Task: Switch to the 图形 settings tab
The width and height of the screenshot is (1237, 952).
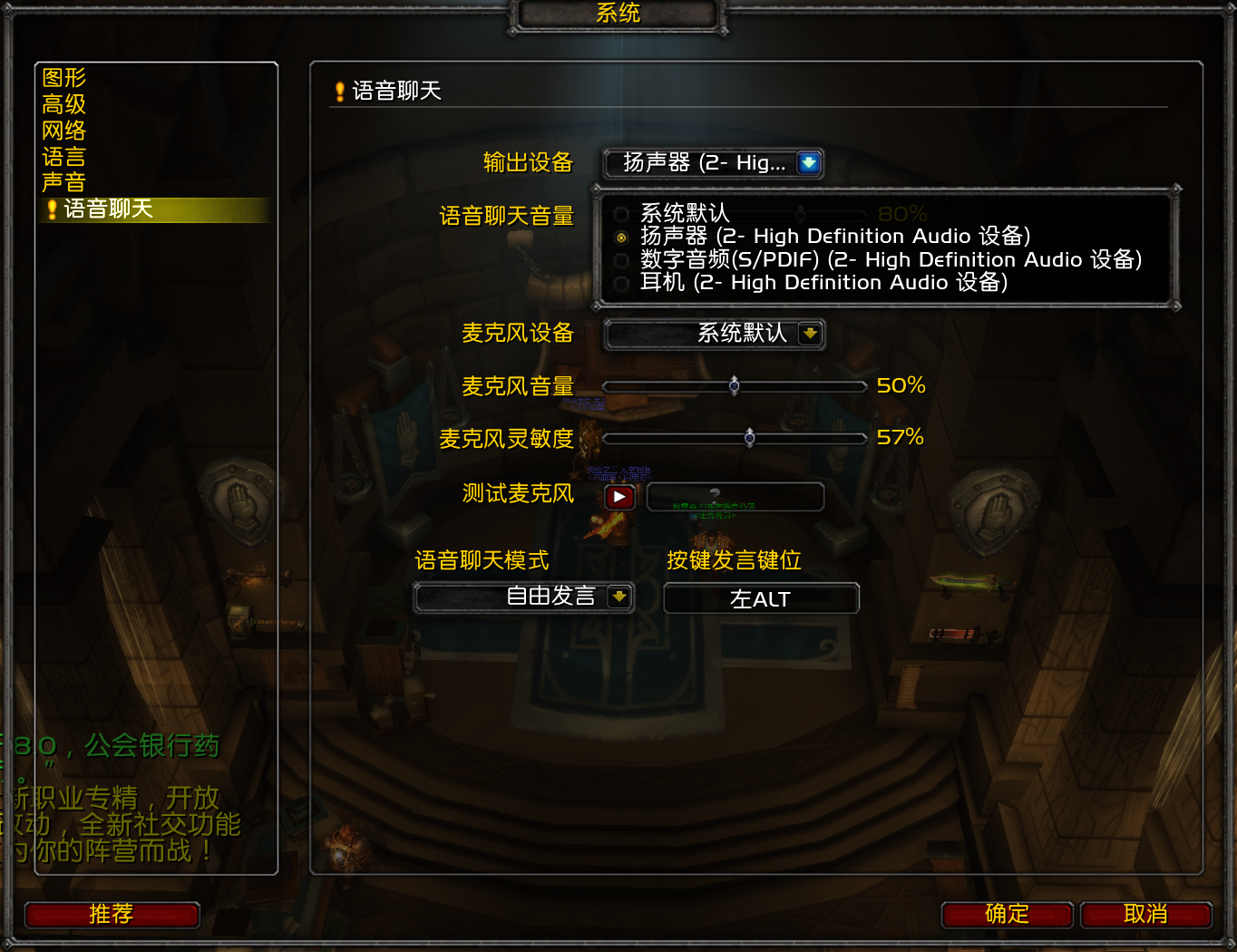Action: [62, 77]
